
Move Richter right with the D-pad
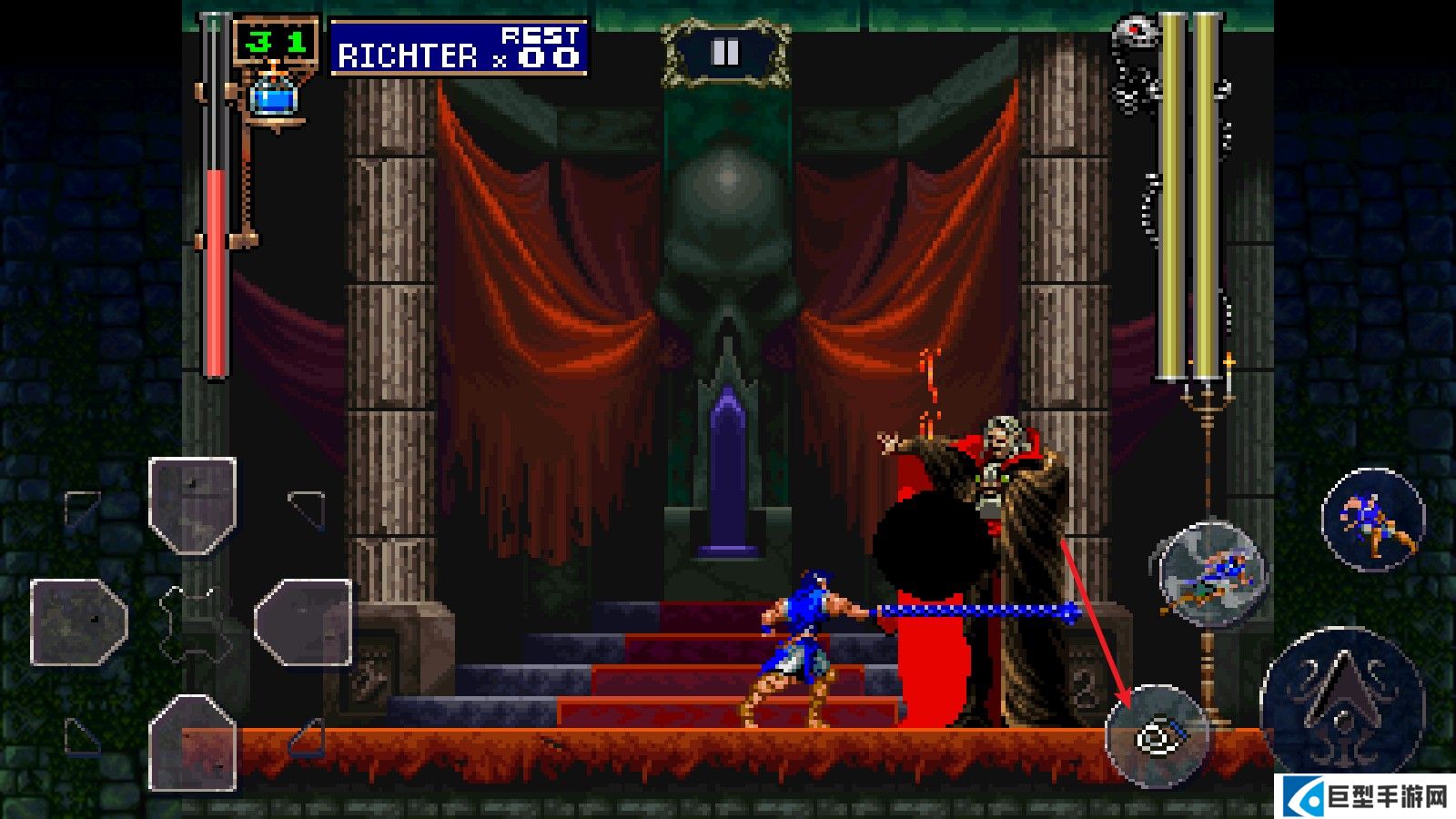coord(304,622)
